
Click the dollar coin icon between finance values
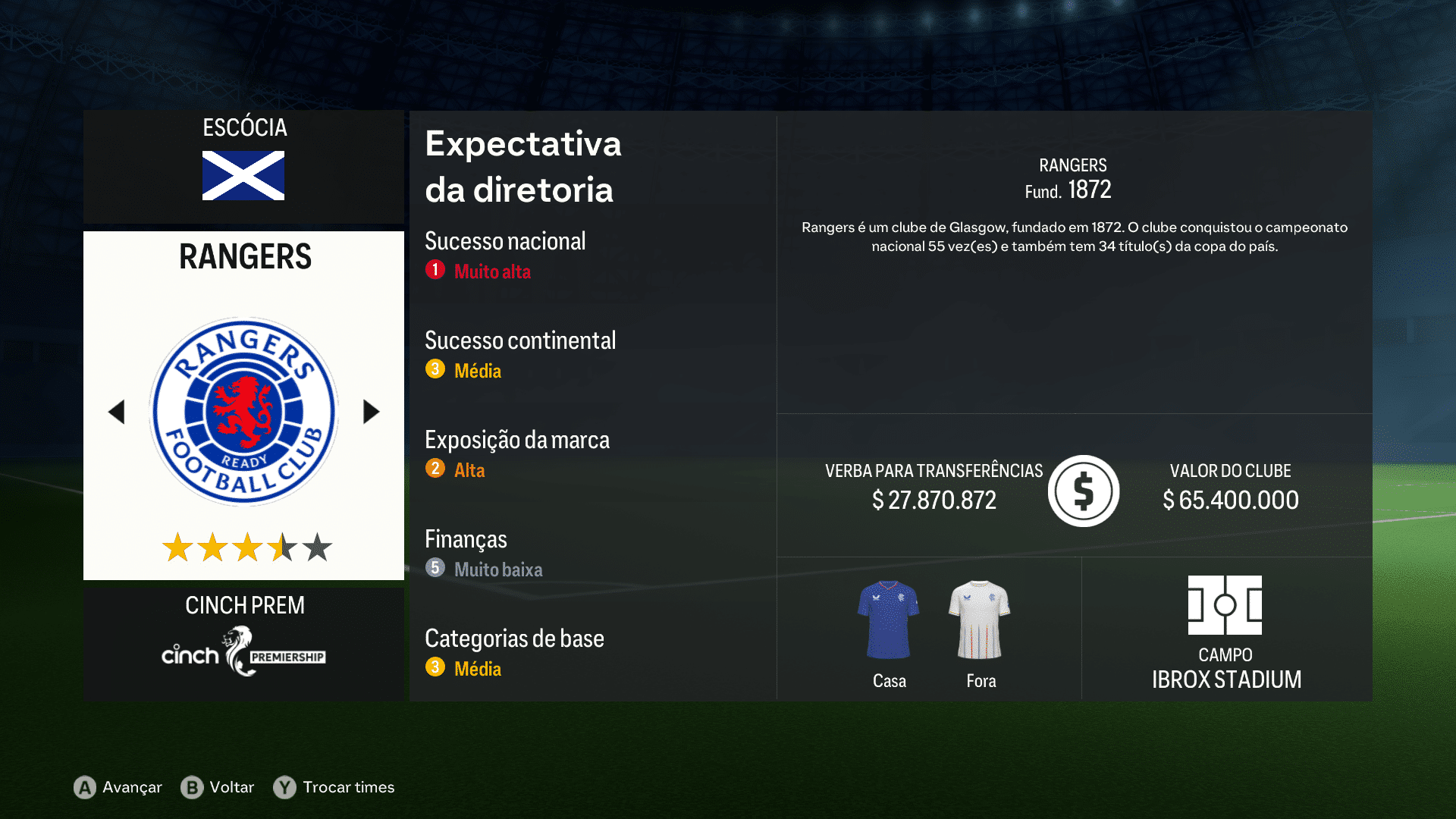pos(1083,491)
